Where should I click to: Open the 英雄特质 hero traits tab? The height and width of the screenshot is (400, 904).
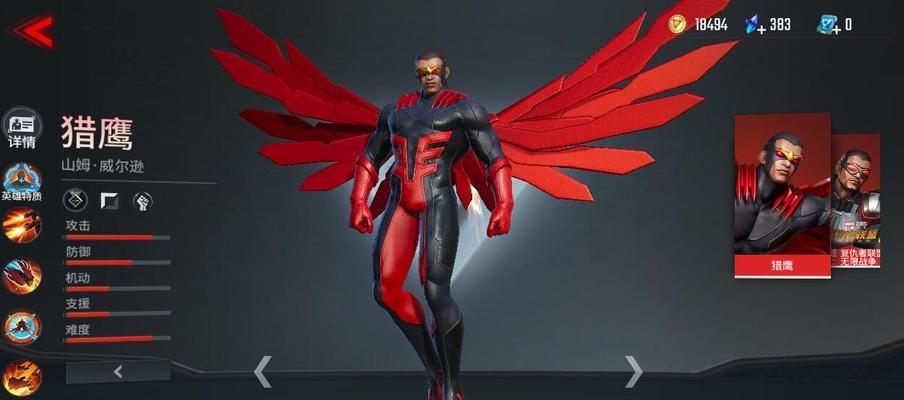coord(21,180)
